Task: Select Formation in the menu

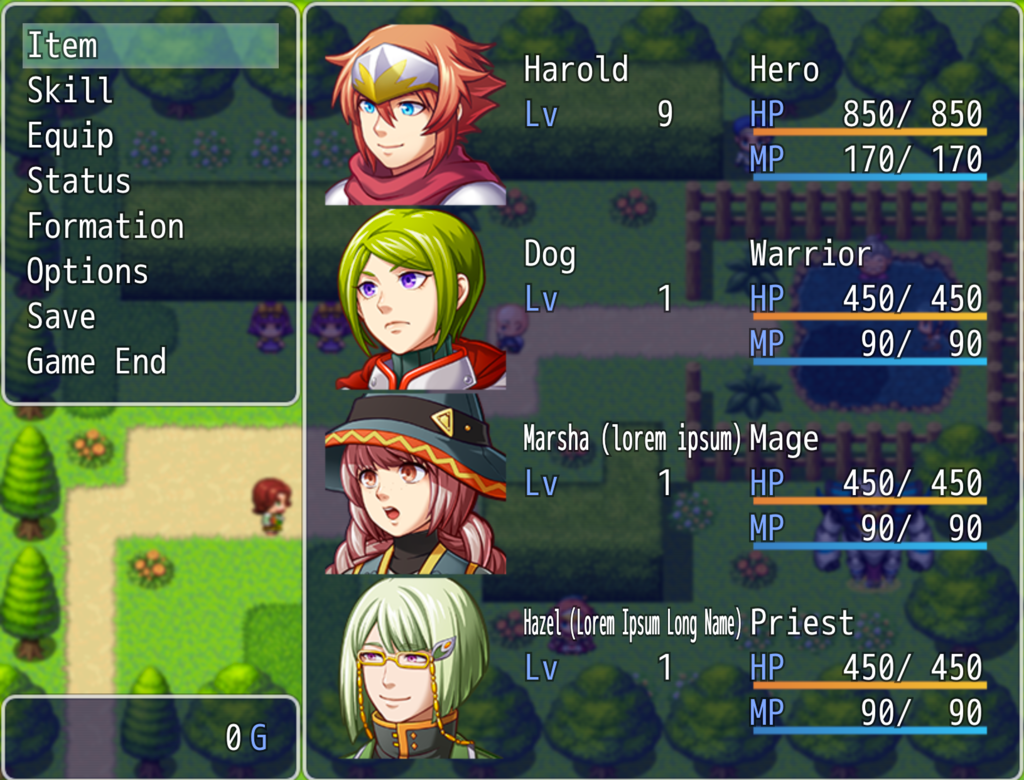Action: [x=105, y=226]
